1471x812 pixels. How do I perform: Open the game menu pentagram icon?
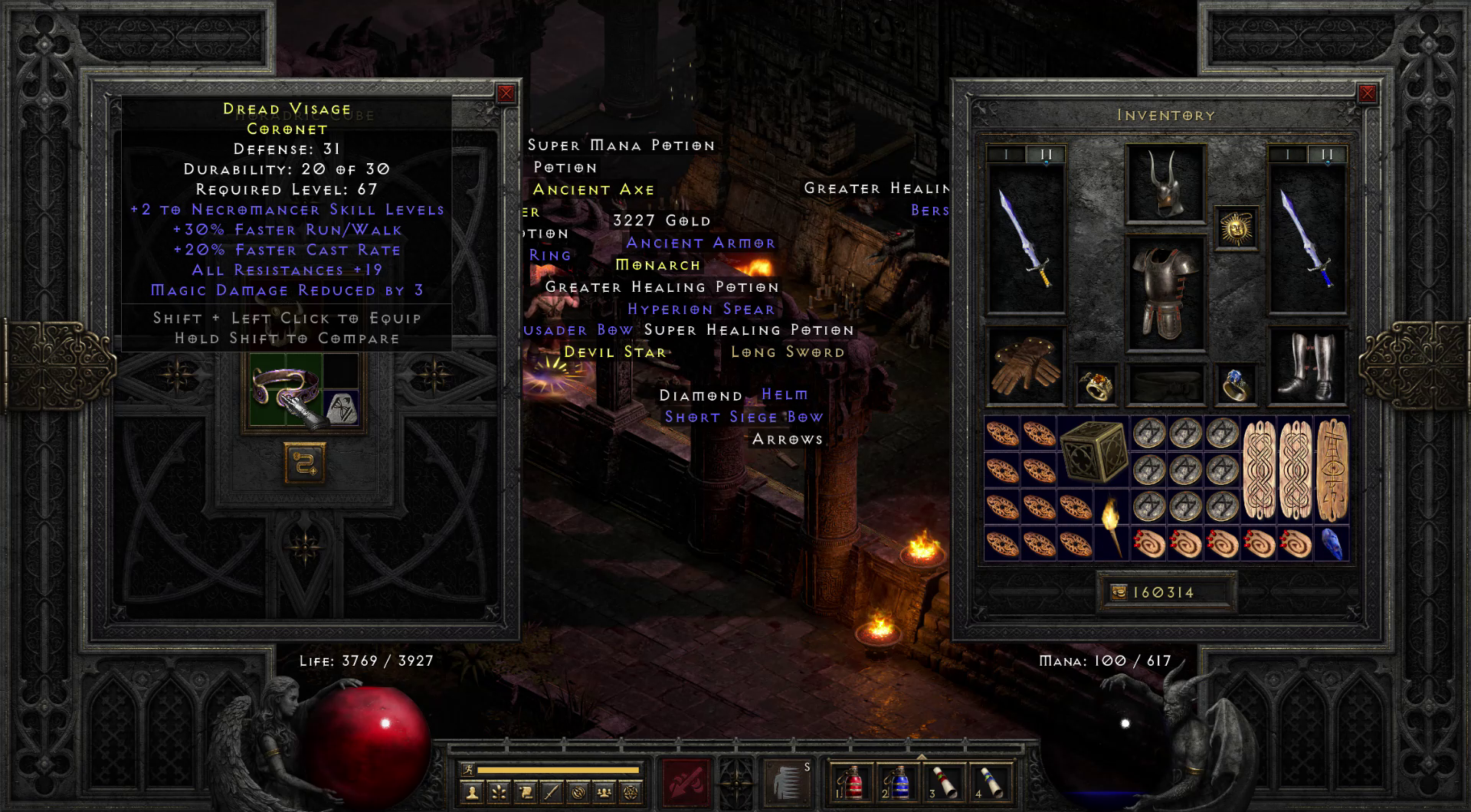click(631, 791)
